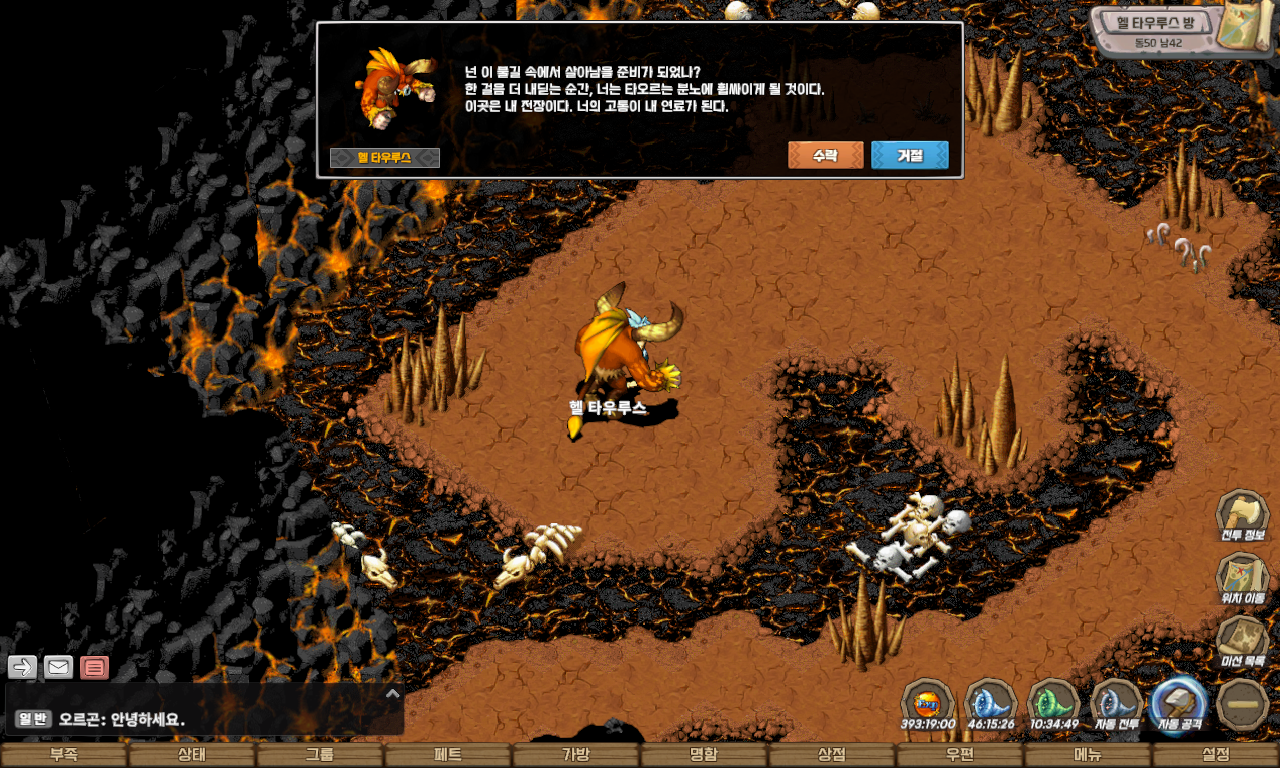This screenshot has height=768, width=1280.
Task: Open the 상태 (status) menu
Action: tap(192, 755)
